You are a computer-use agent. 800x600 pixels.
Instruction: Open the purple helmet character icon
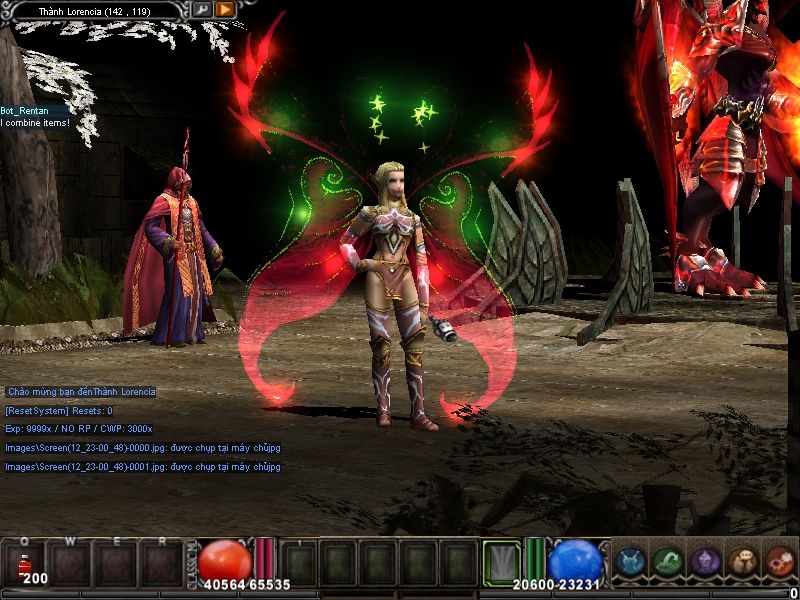pyautogui.click(x=705, y=563)
